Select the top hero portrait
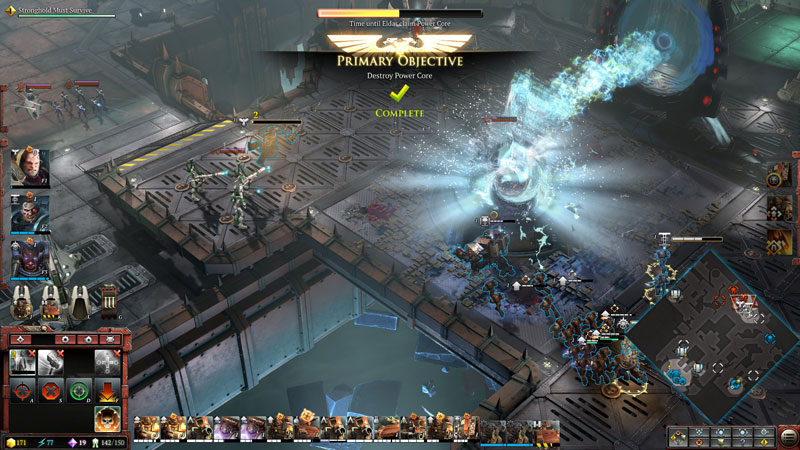The image size is (800, 450). 29,167
